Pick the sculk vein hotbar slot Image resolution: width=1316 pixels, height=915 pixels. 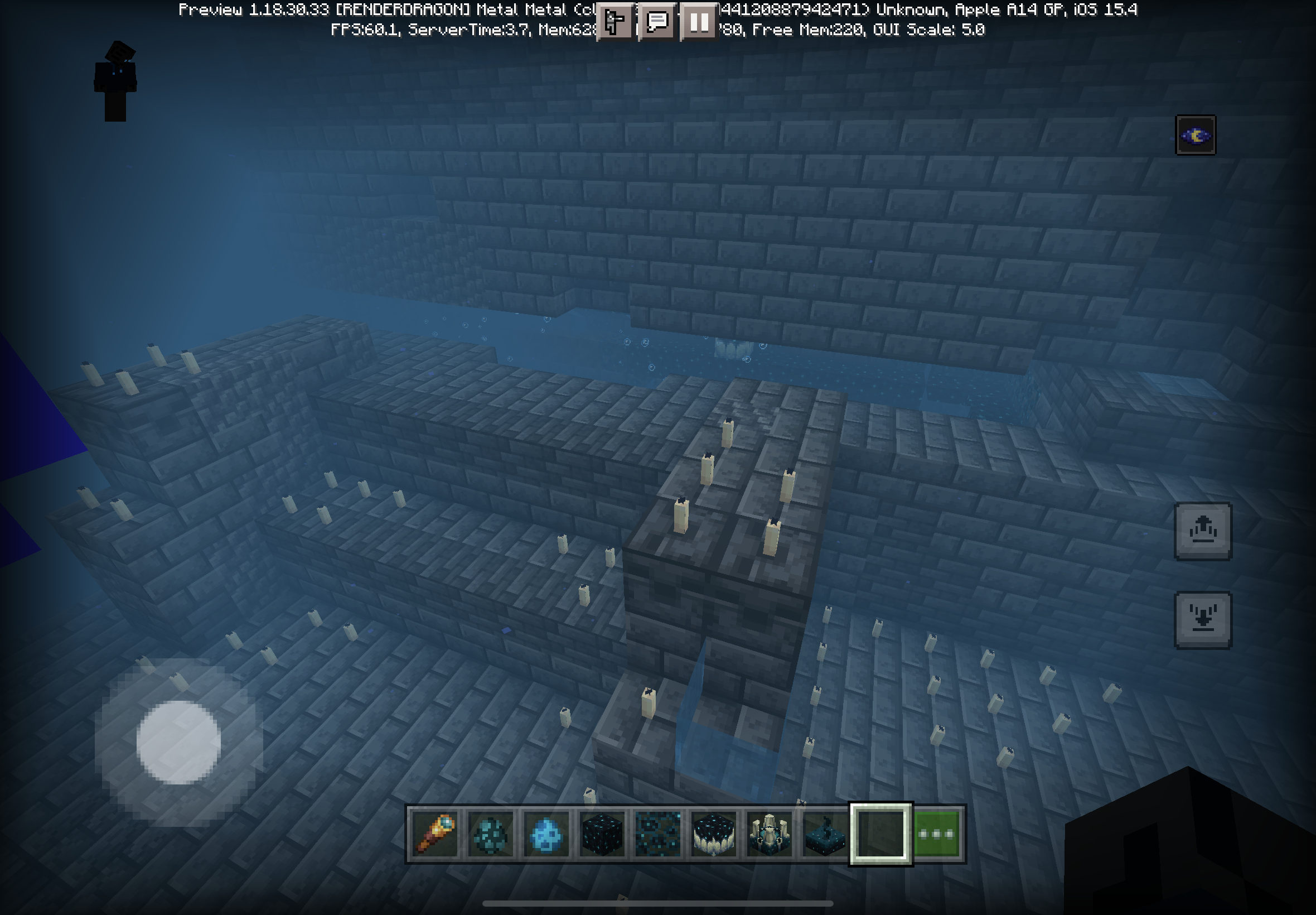pos(657,834)
